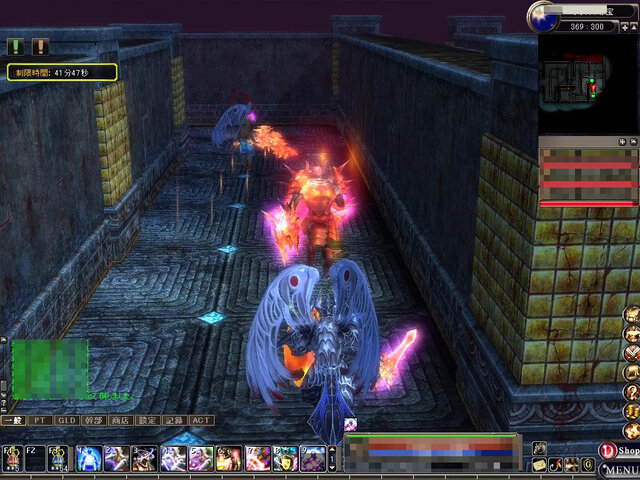
Task: Open the question mark help icon
Action: 631,392
